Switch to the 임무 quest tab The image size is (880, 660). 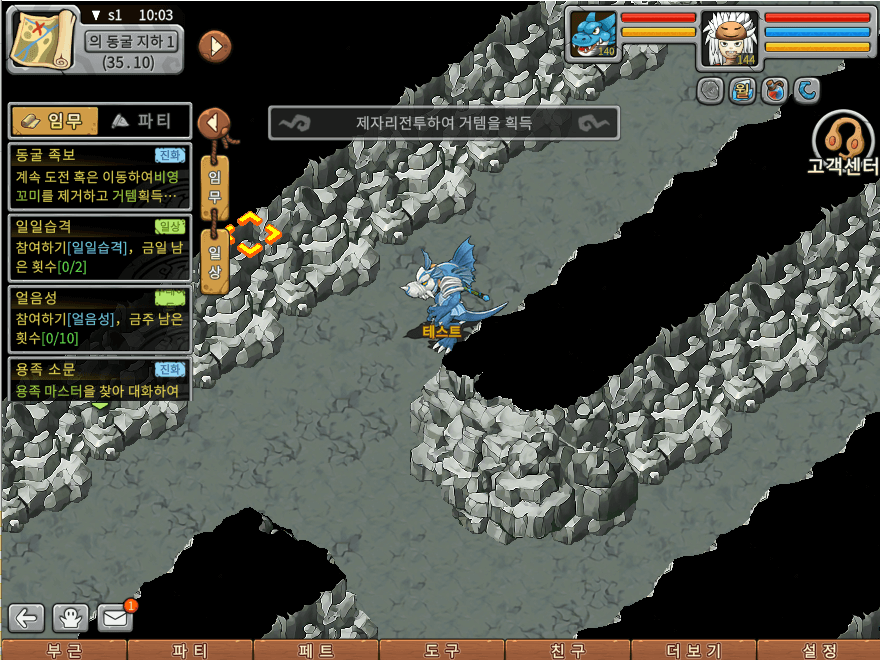click(x=54, y=121)
